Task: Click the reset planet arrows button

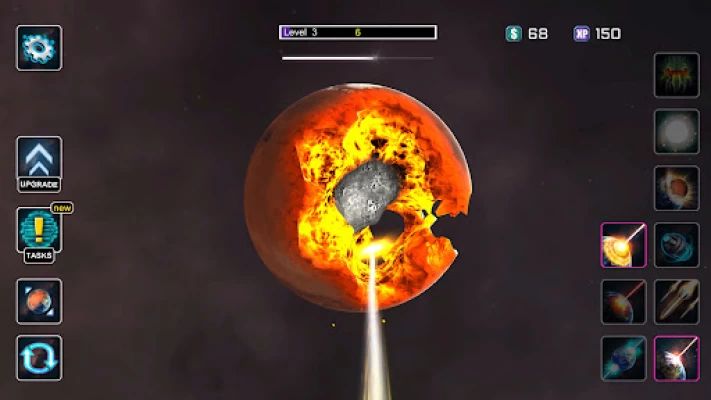Action: (x=39, y=357)
